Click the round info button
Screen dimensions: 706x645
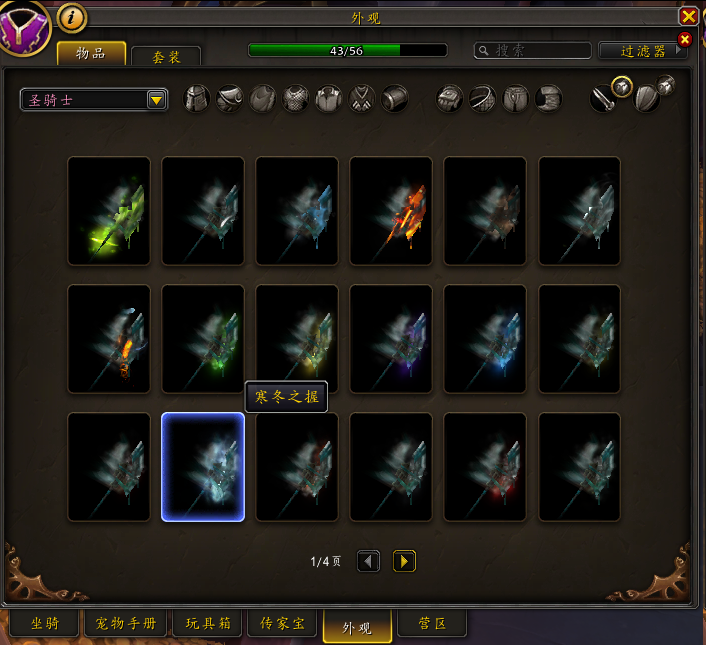[72, 17]
